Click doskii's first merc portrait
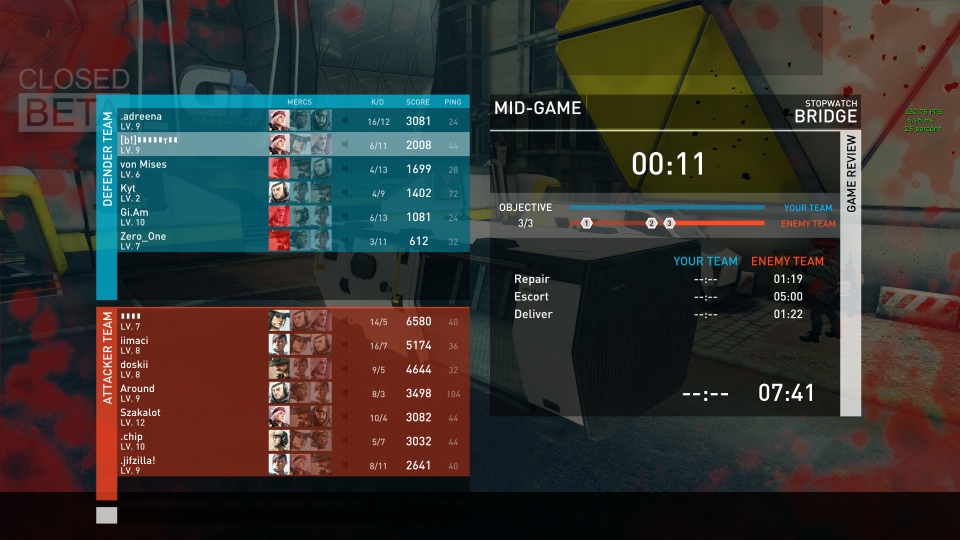960x540 pixels. click(279, 369)
